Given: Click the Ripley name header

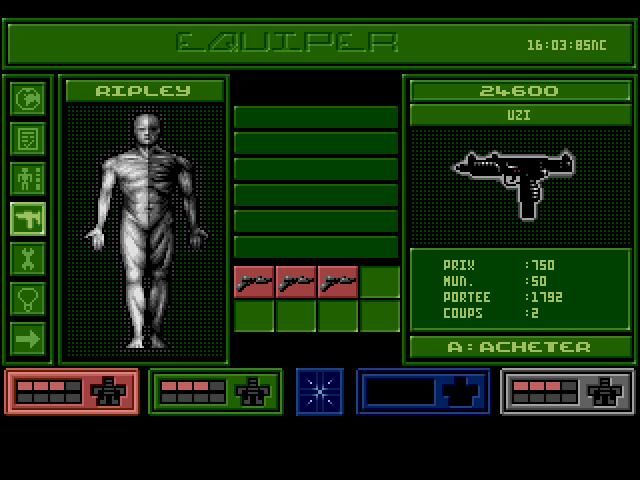Looking at the screenshot, I should [x=143, y=91].
